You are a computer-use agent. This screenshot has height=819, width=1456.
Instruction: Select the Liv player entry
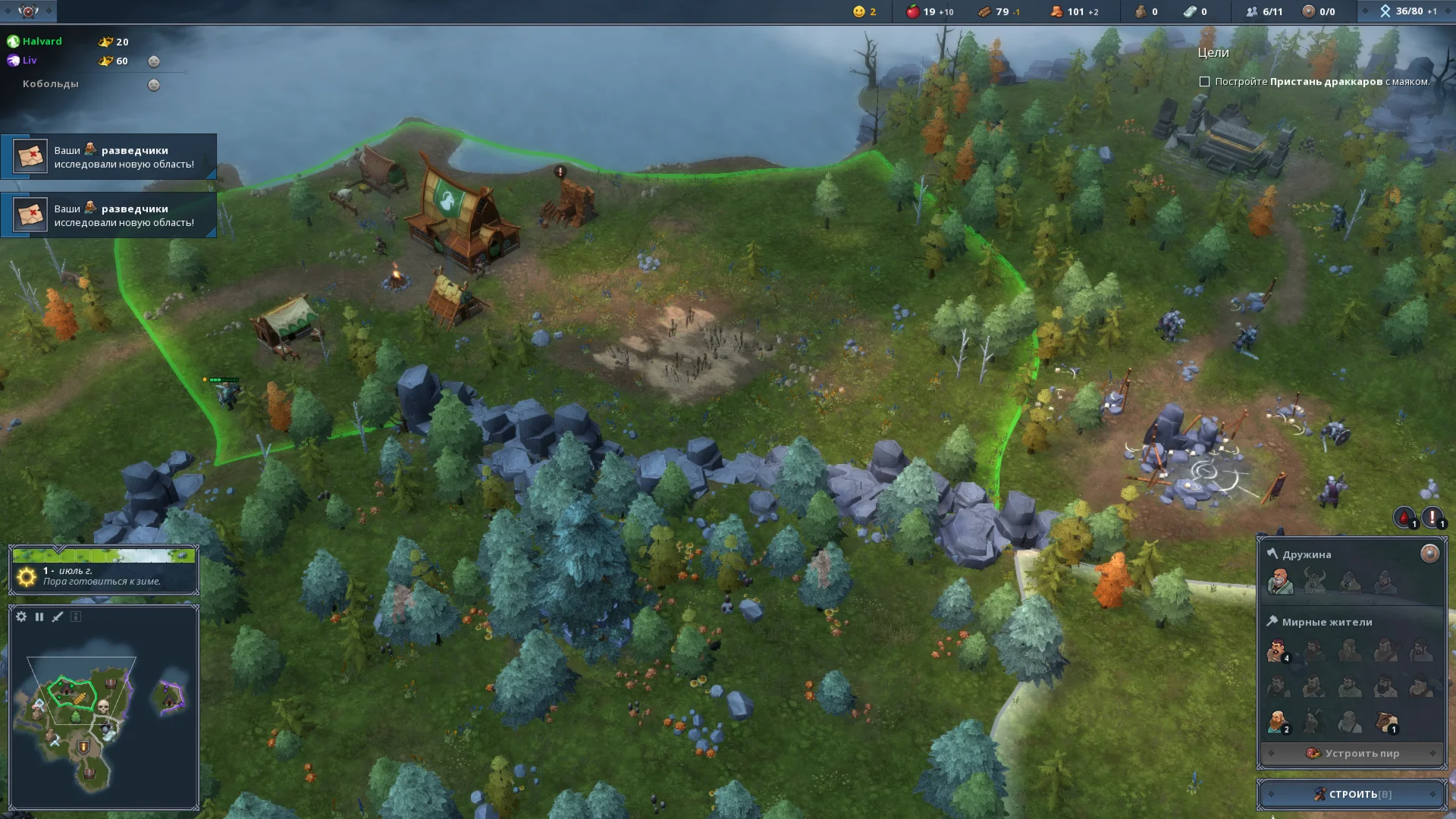pos(30,61)
